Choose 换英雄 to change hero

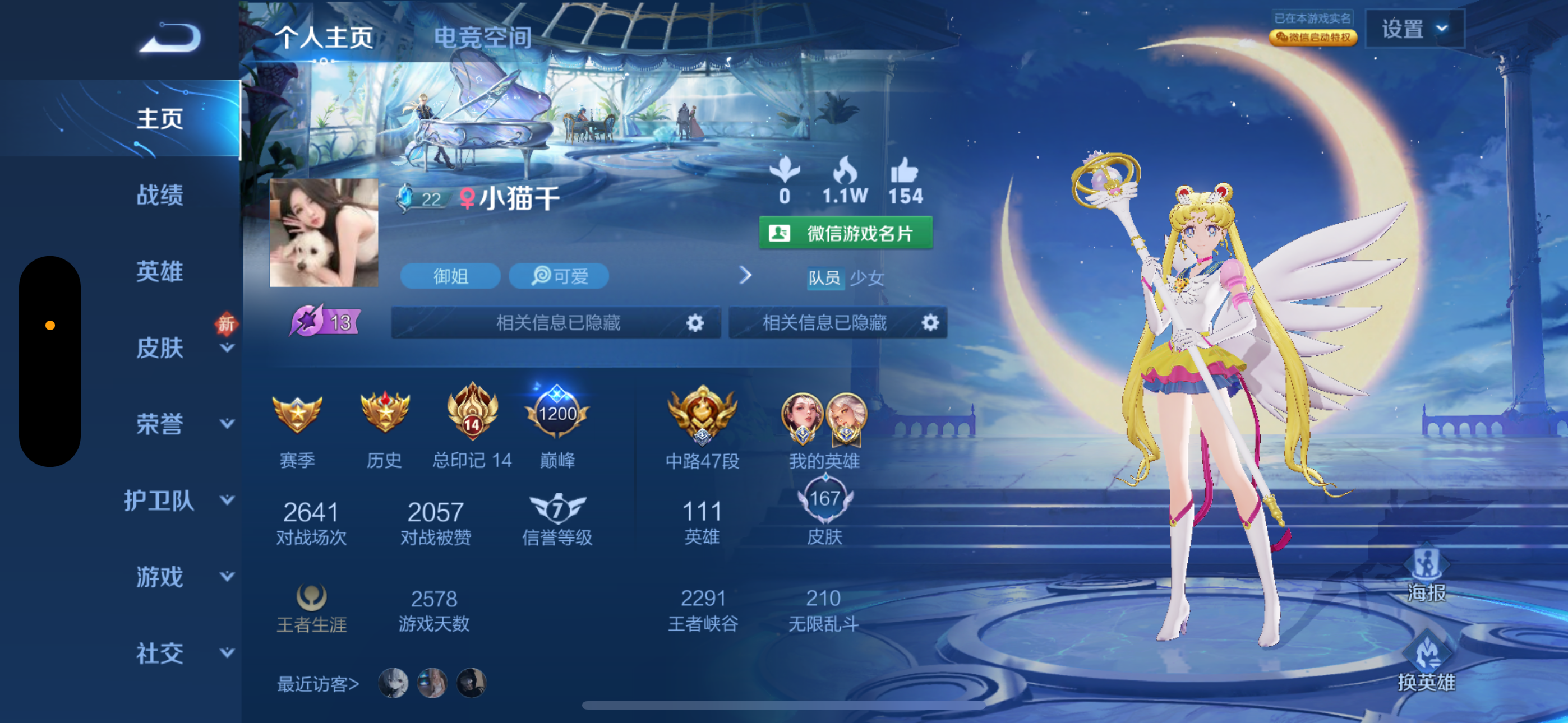pyautogui.click(x=1425, y=664)
